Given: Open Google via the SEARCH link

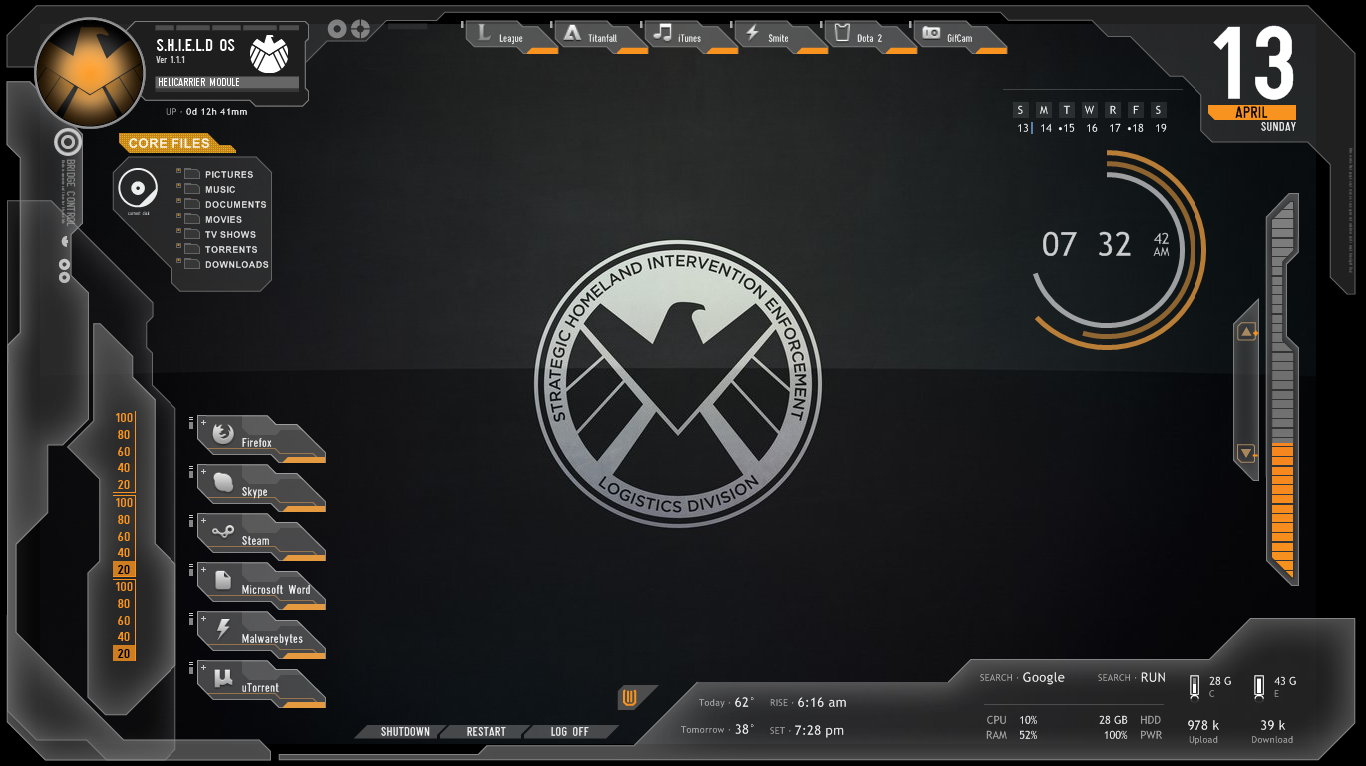Looking at the screenshot, I should point(1043,677).
